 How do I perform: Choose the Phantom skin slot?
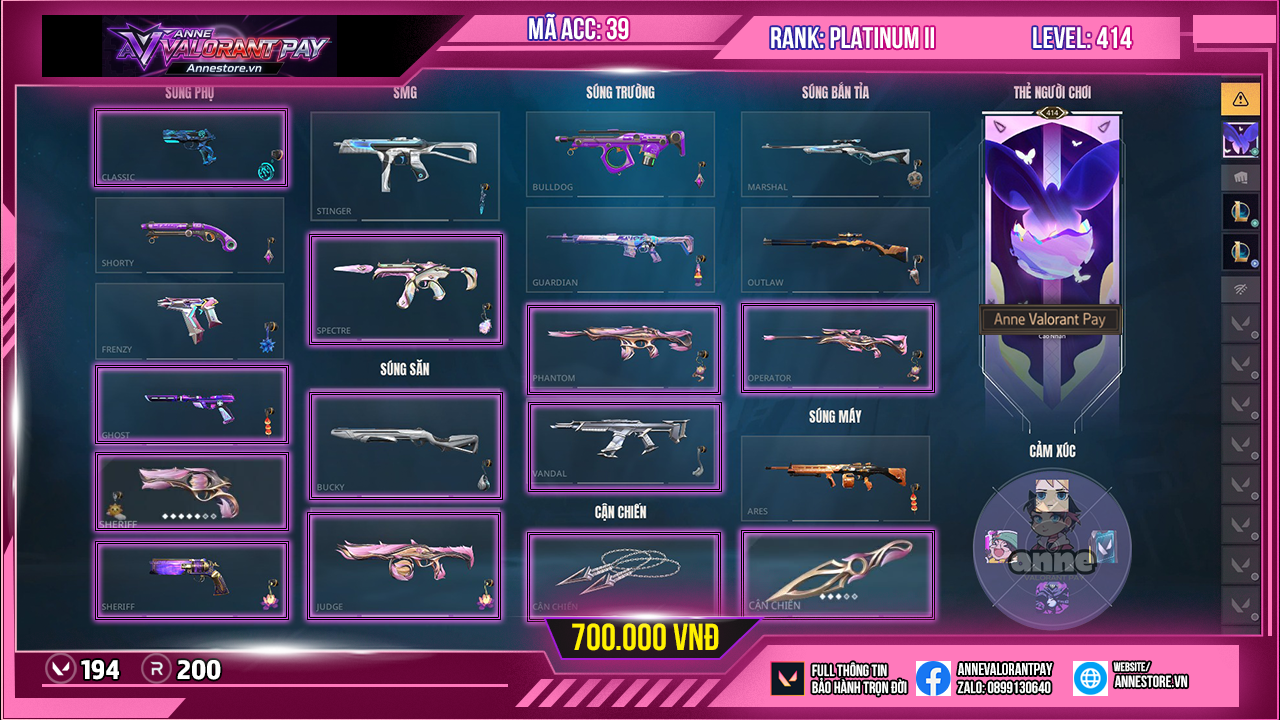[623, 349]
